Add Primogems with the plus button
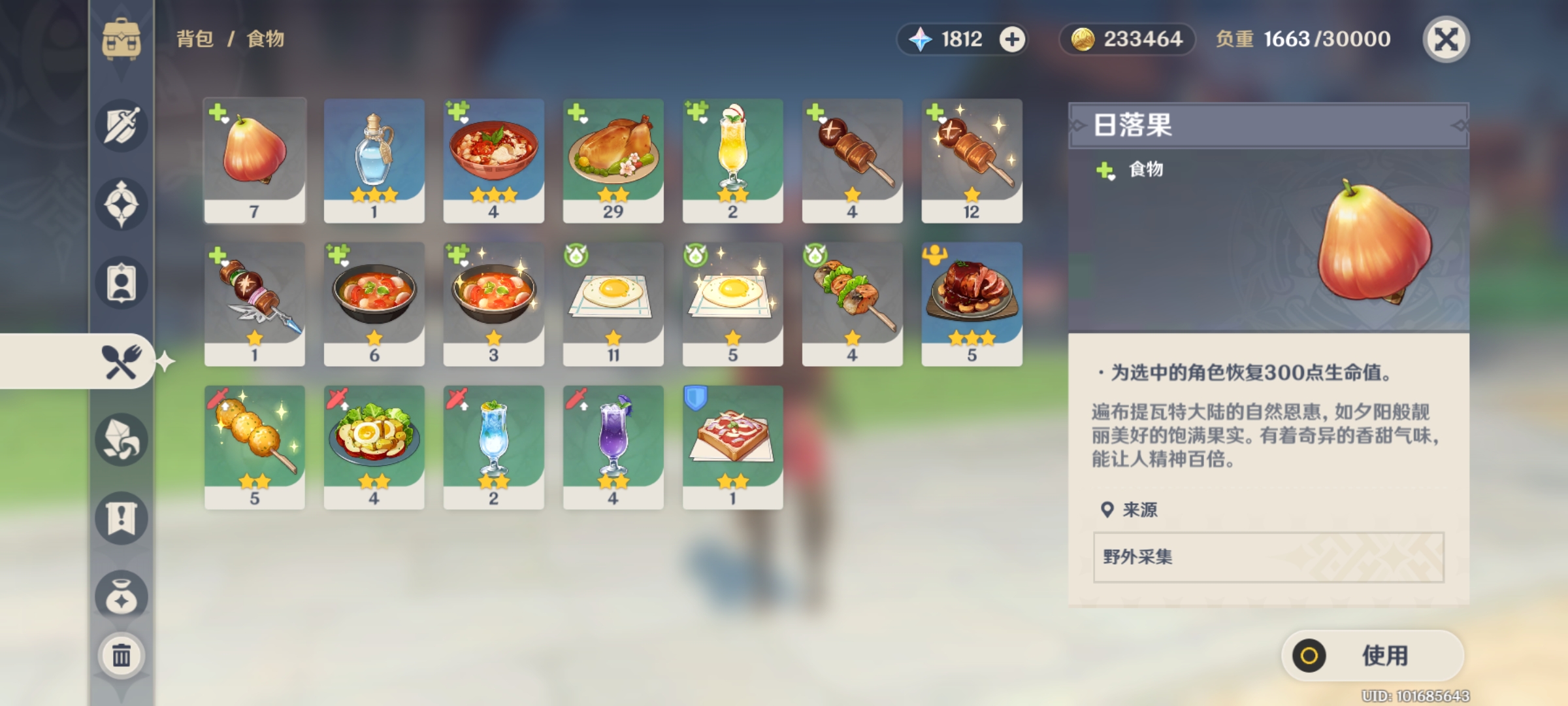The image size is (1568, 706). coord(1012,39)
